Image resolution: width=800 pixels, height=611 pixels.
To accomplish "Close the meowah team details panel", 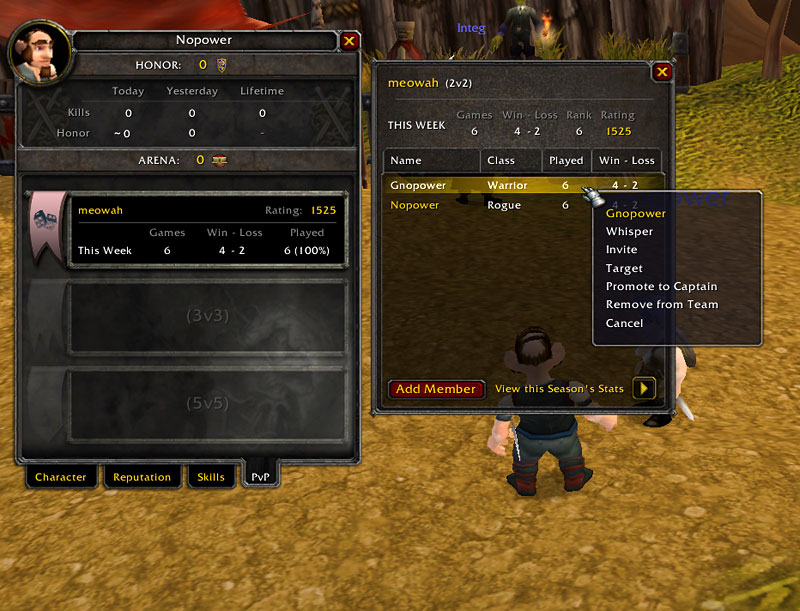I will 661,72.
